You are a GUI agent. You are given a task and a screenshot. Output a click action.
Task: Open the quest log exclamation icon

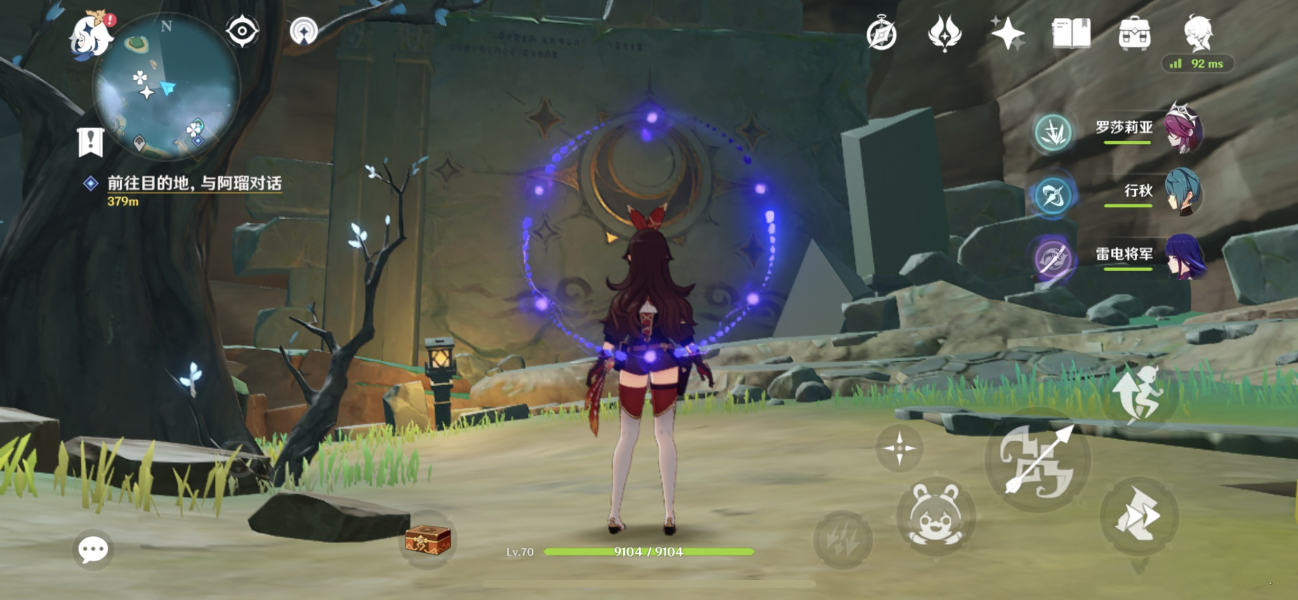tap(90, 141)
